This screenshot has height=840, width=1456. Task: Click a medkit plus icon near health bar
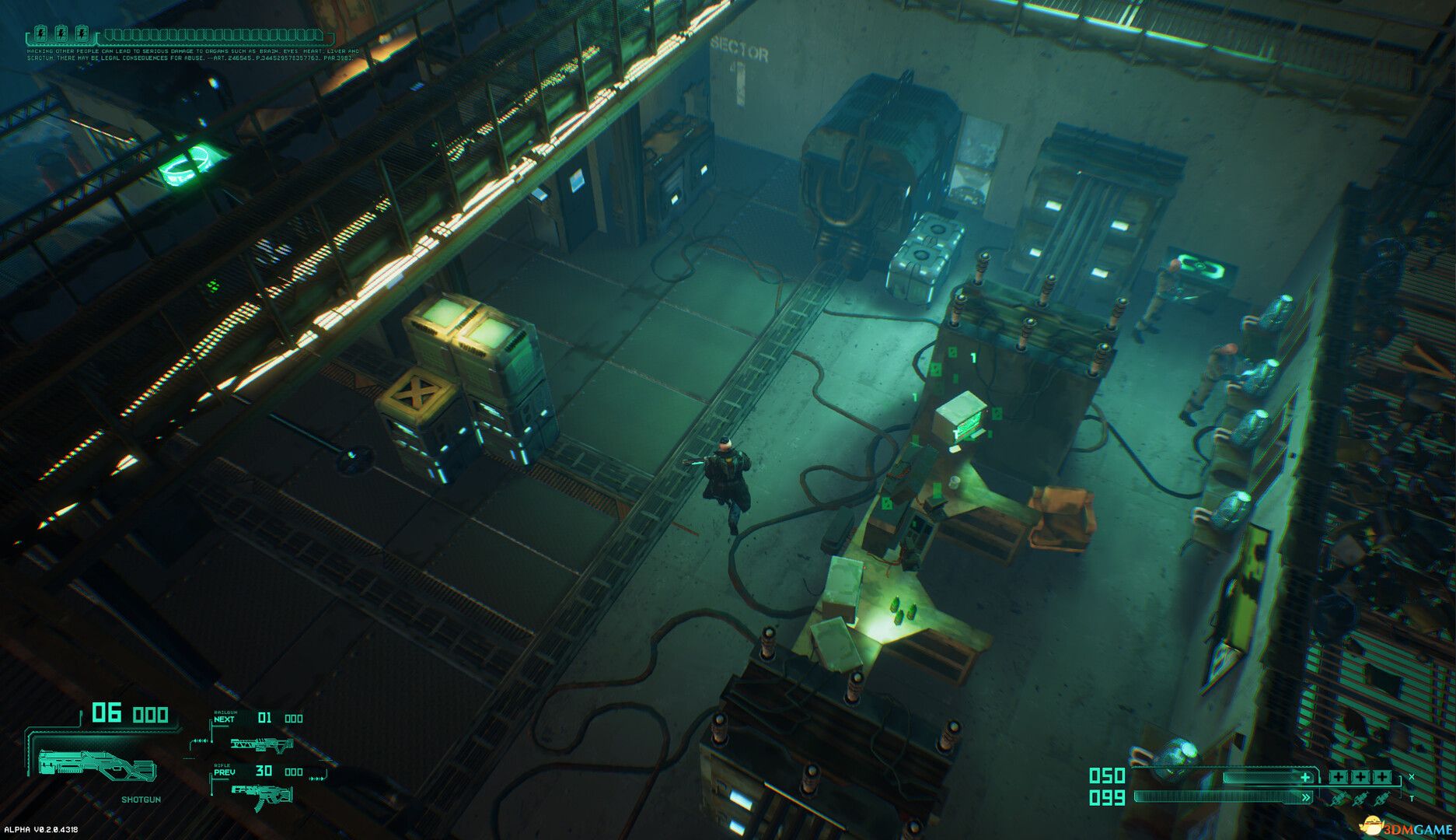[x=1339, y=777]
